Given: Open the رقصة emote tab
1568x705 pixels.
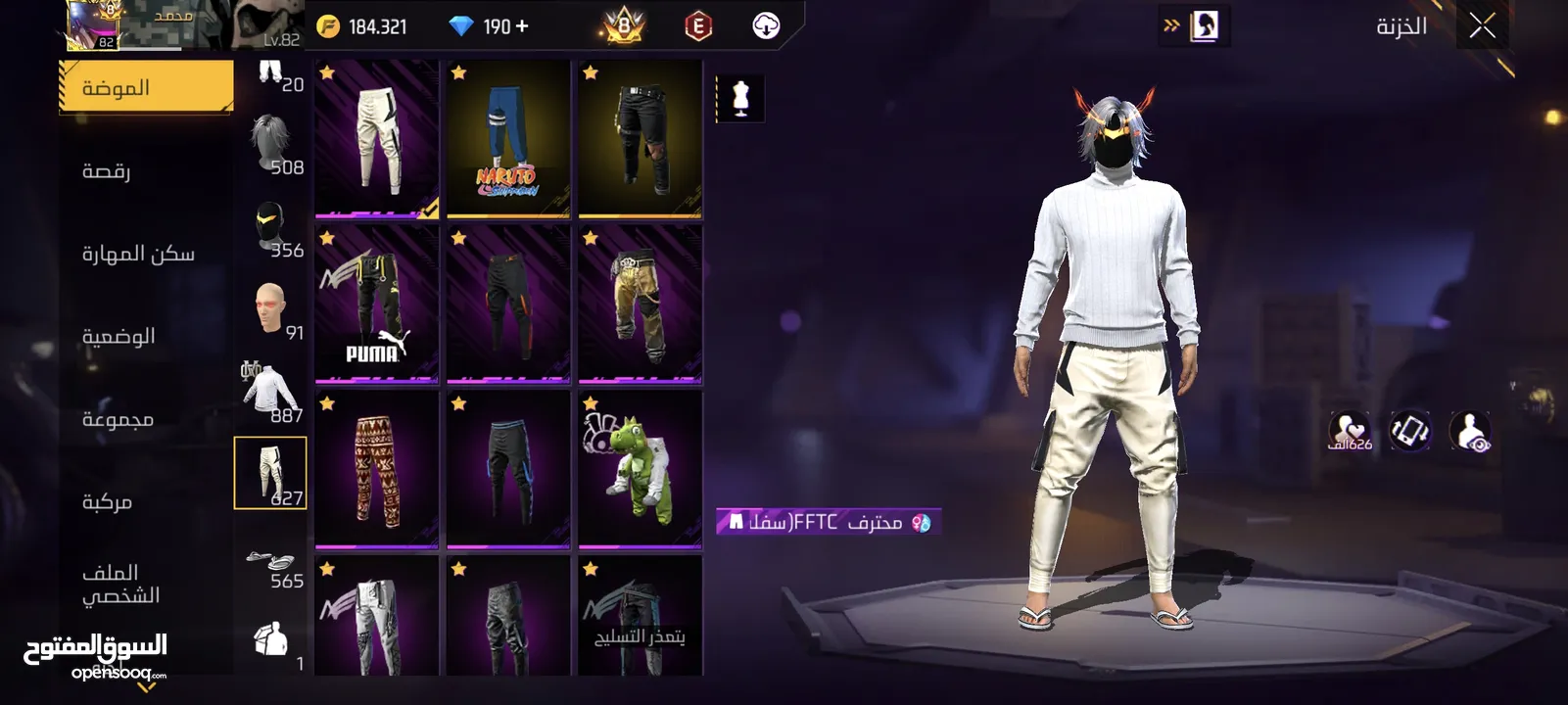Looking at the screenshot, I should [x=107, y=170].
